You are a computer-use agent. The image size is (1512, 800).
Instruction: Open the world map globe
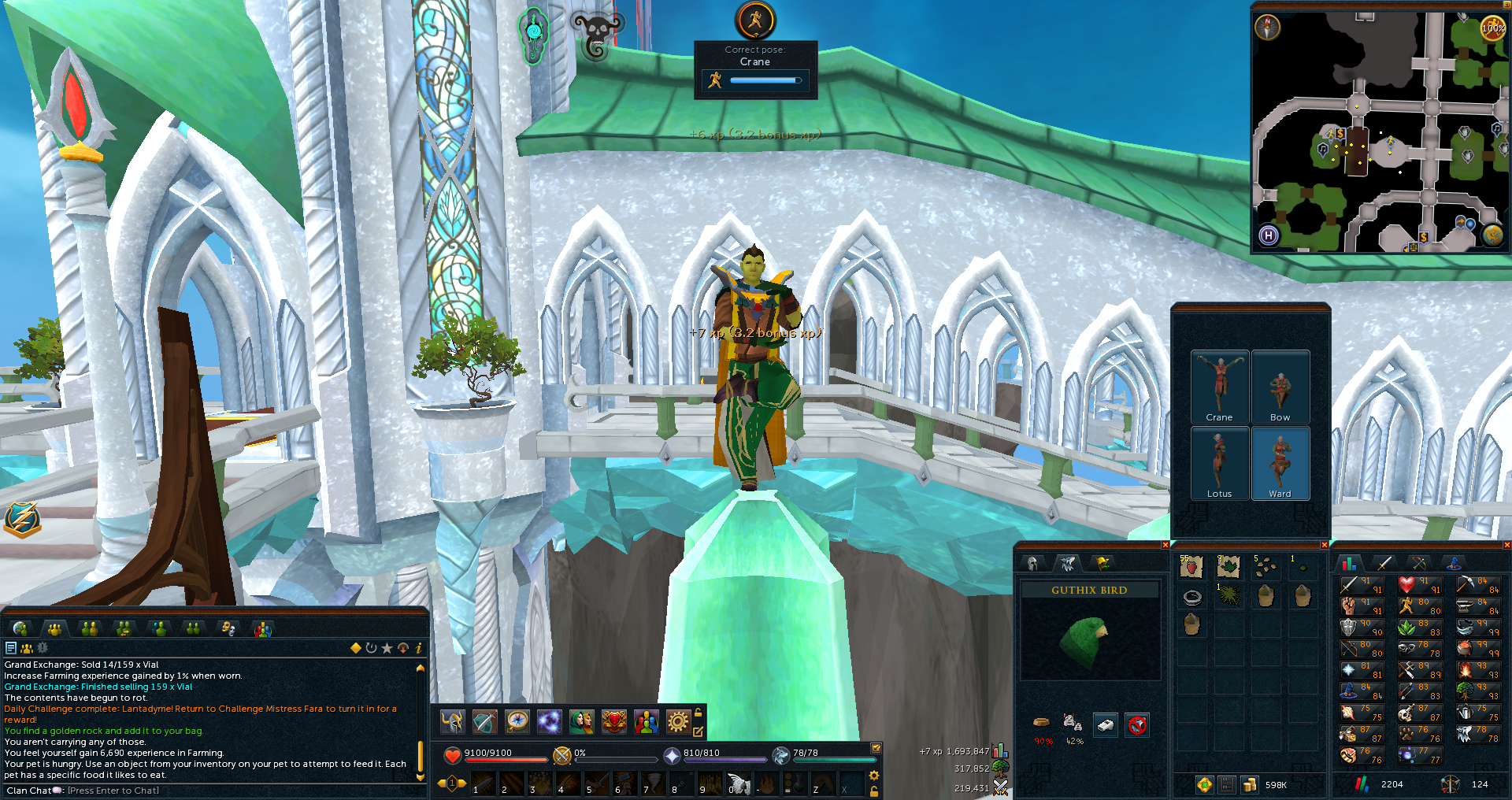click(x=1492, y=235)
